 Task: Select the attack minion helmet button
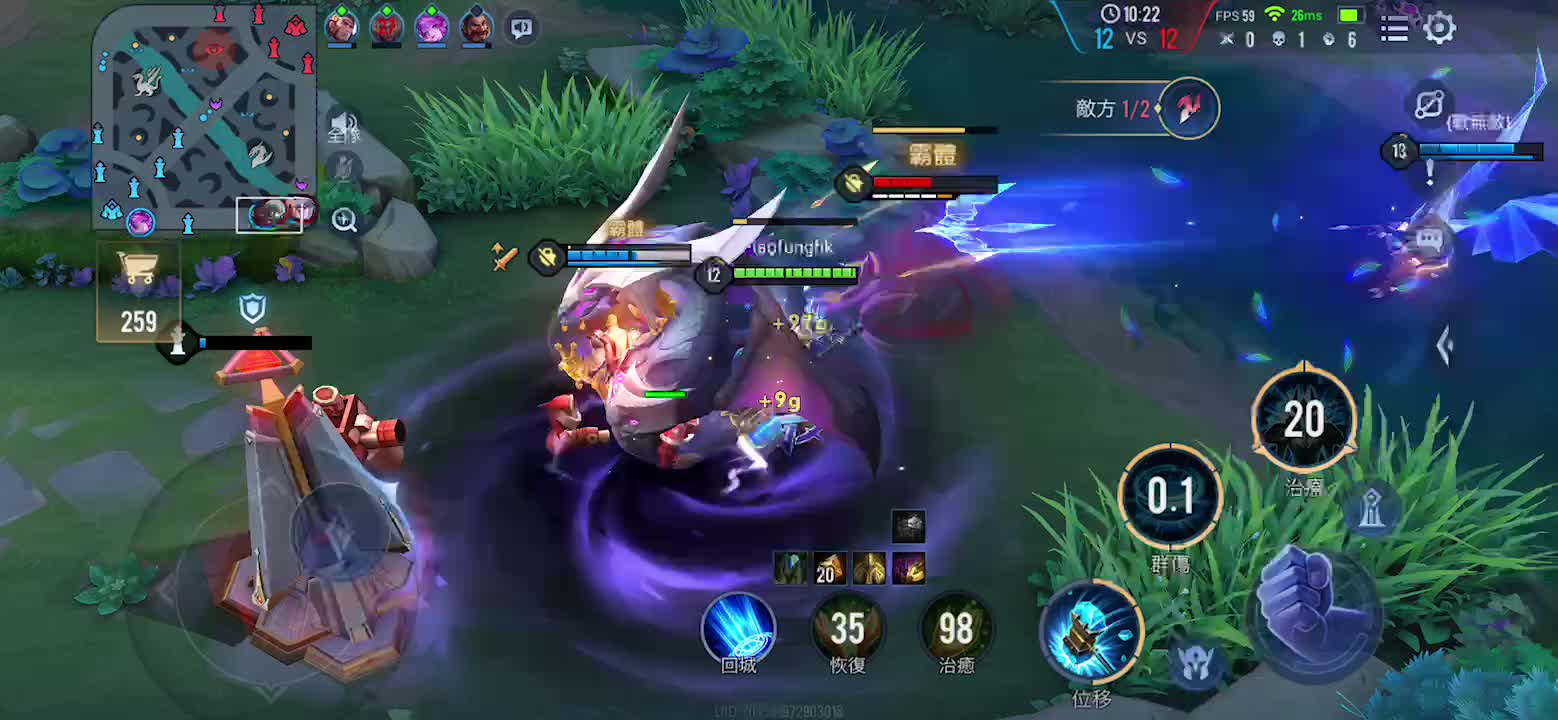[1195, 663]
